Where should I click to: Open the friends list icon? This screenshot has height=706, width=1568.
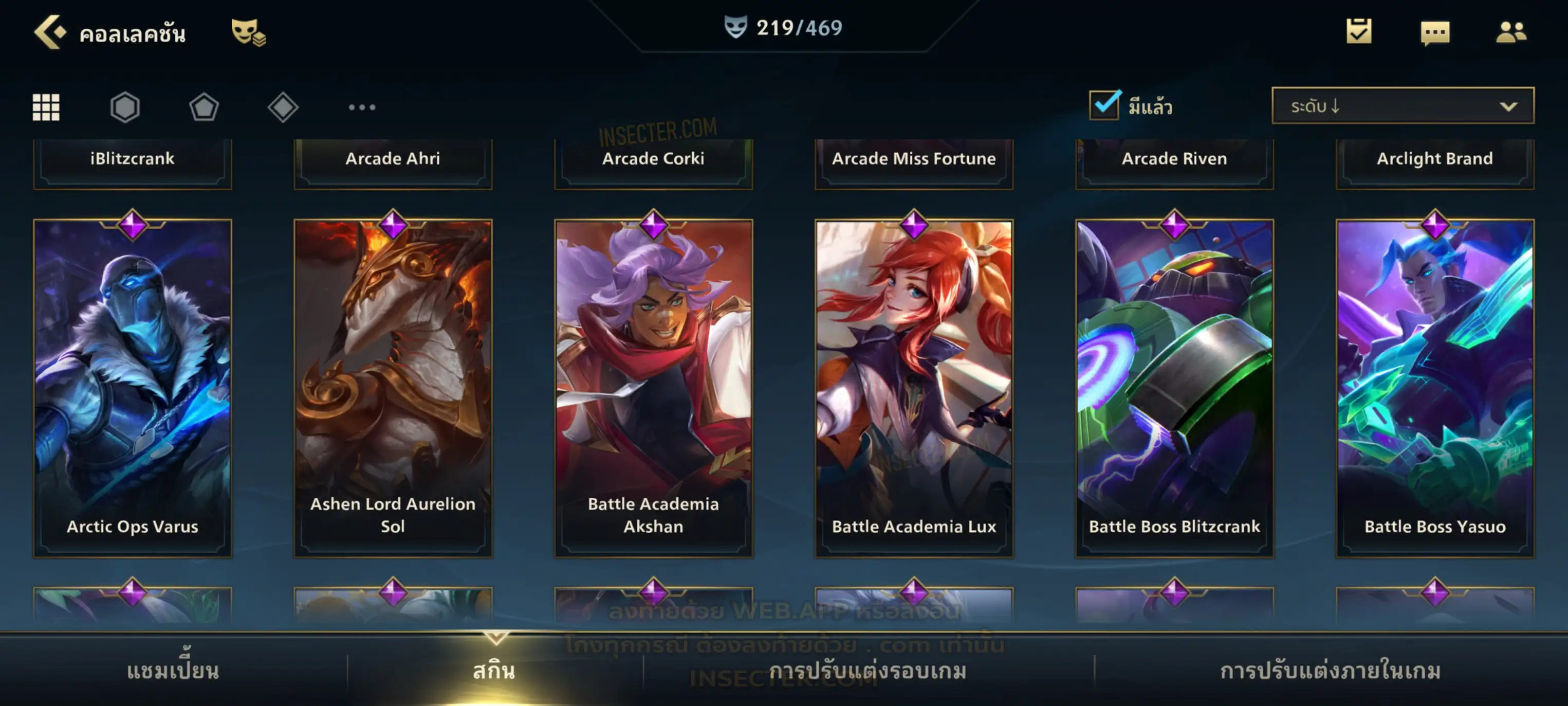(1511, 32)
